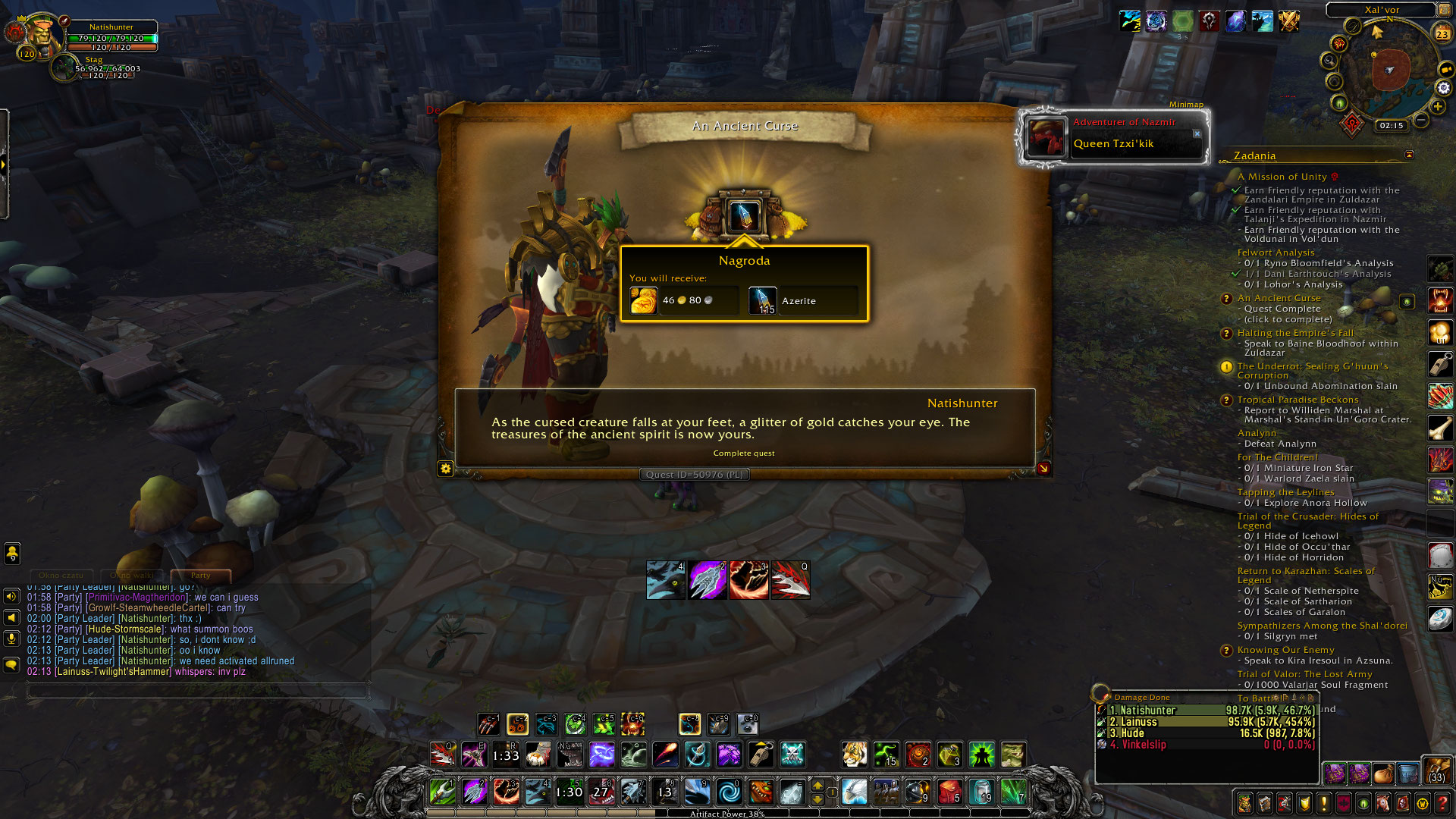Image resolution: width=1456 pixels, height=819 pixels.
Task: Dismiss the Queen Tzxi'kik alert with its X
Action: pos(1198,133)
